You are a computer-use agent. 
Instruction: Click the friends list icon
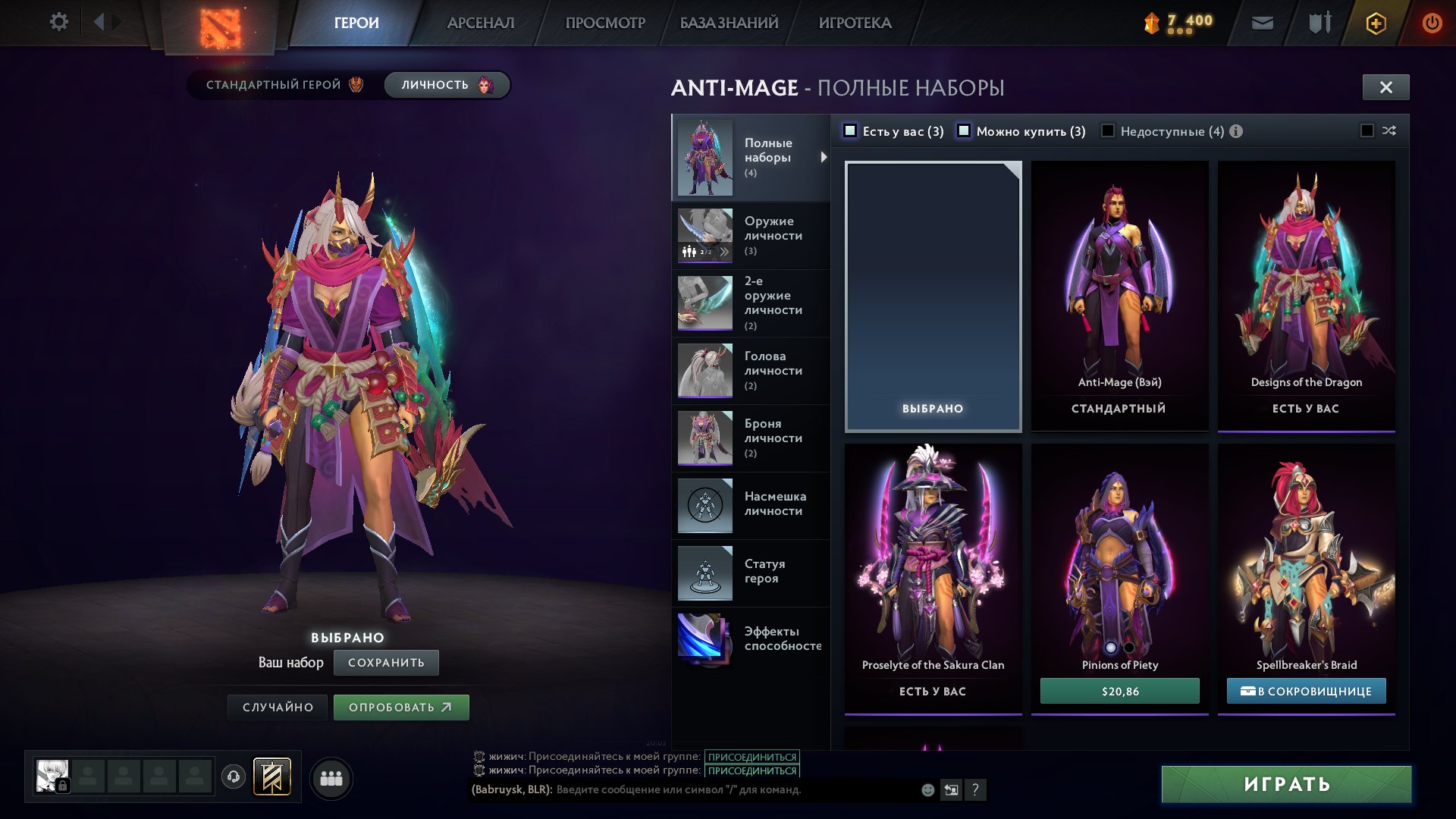[331, 777]
